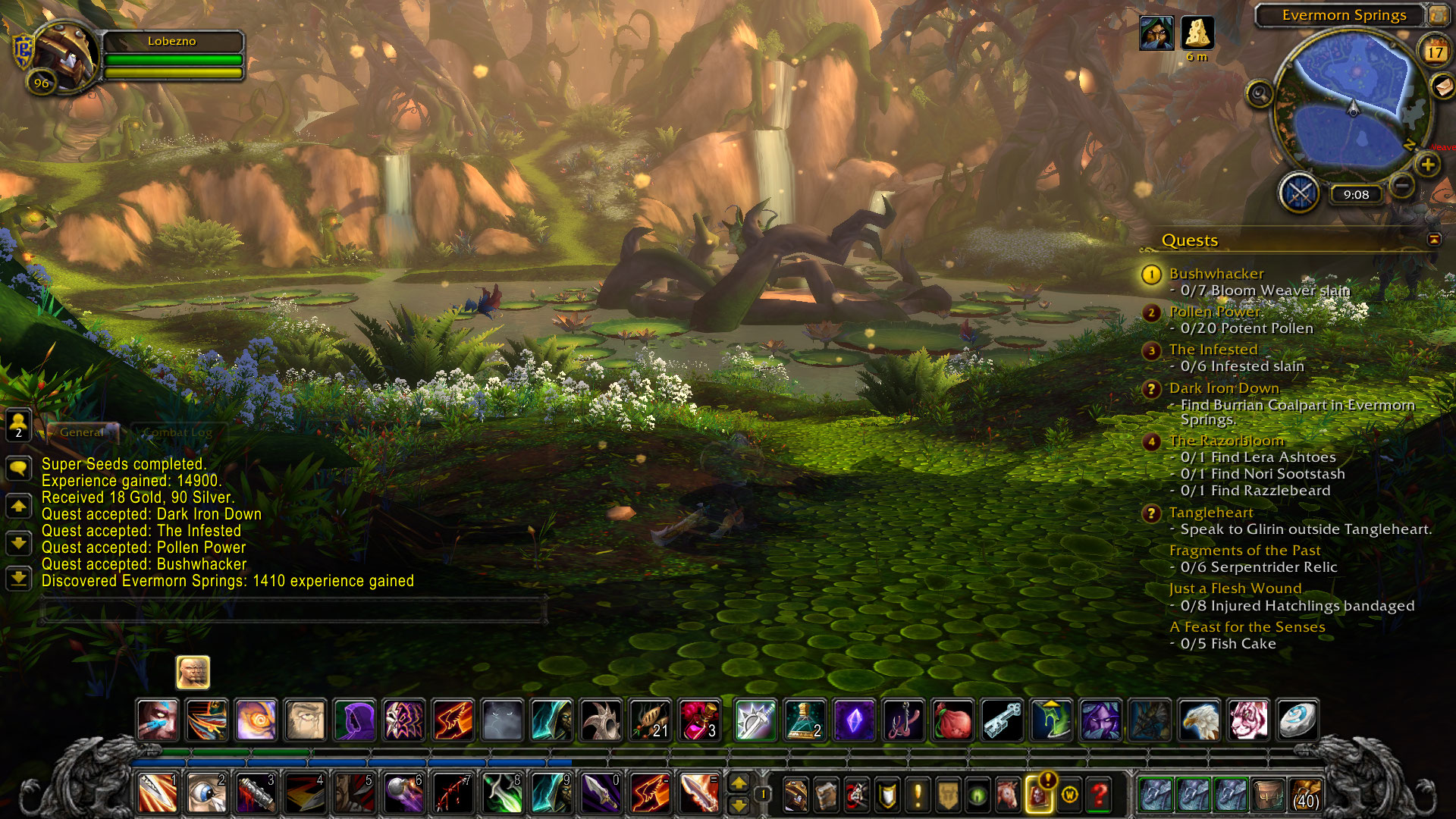Open The Infested quest from tracker
Screen dimensions: 1456x819
click(x=1213, y=350)
